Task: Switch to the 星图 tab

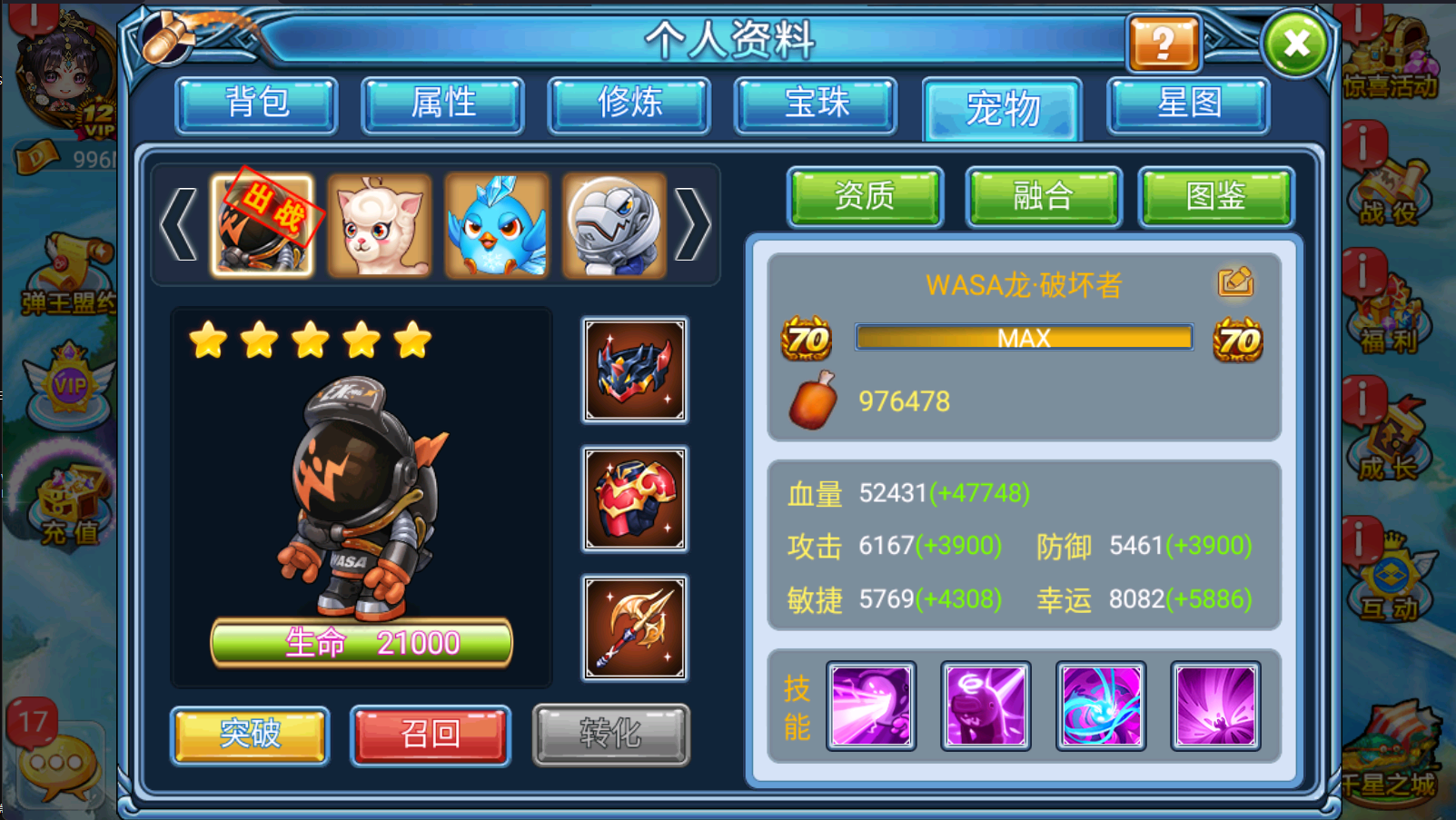Action: click(1186, 104)
